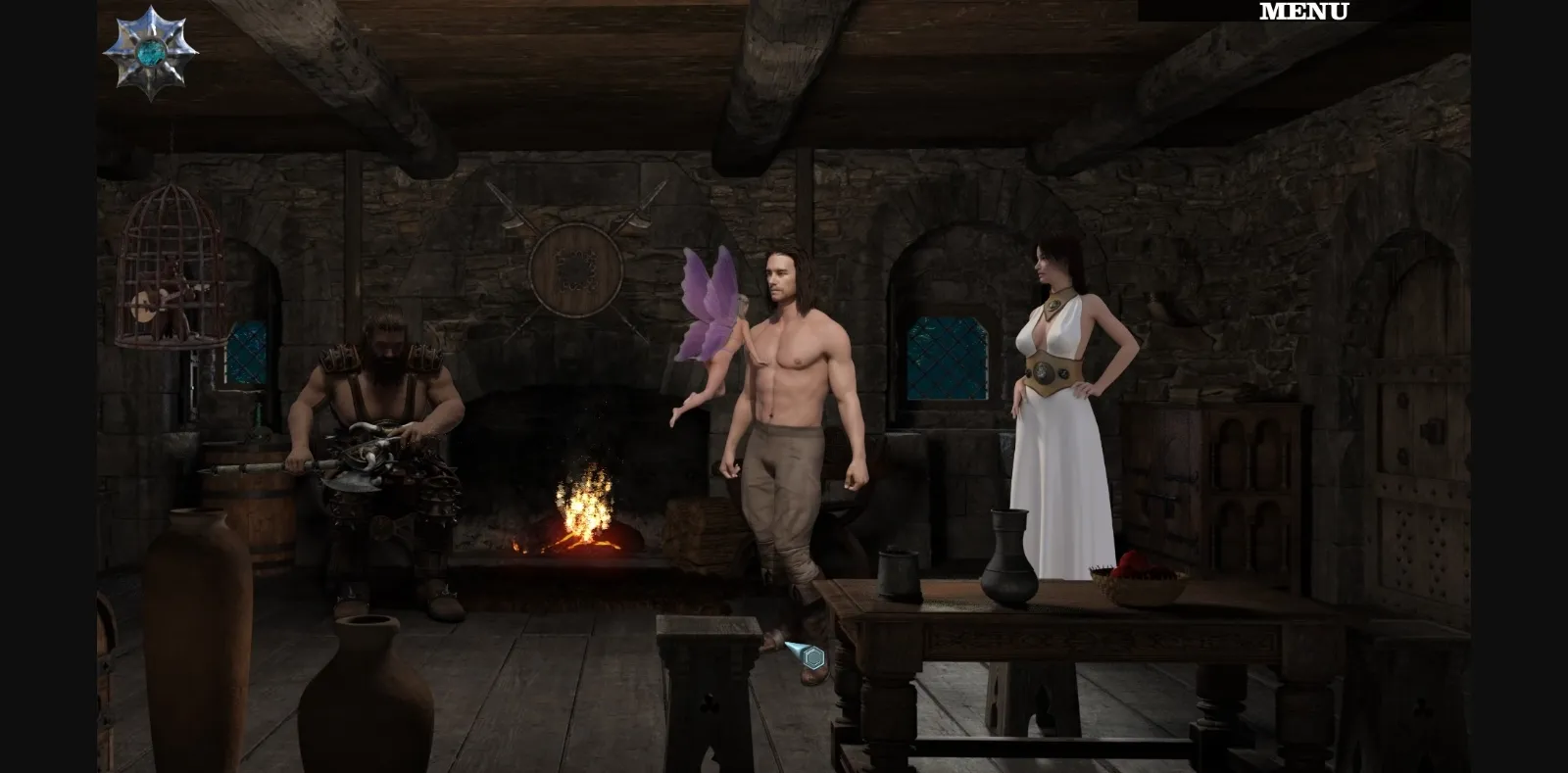This screenshot has height=773, width=1568.
Task: Click the silver star emblem icon
Action: click(x=152, y=49)
